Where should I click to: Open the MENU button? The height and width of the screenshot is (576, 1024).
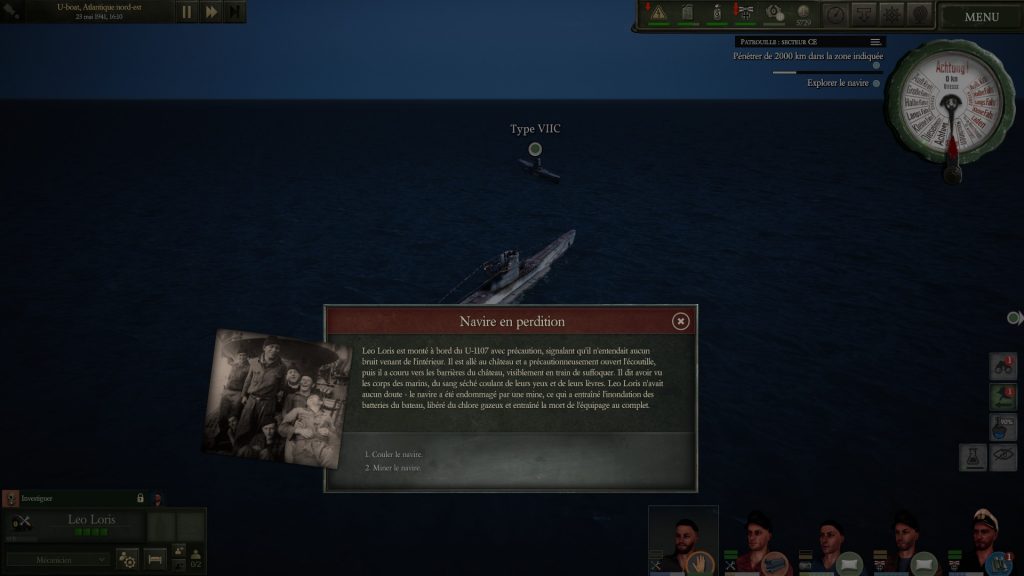981,16
